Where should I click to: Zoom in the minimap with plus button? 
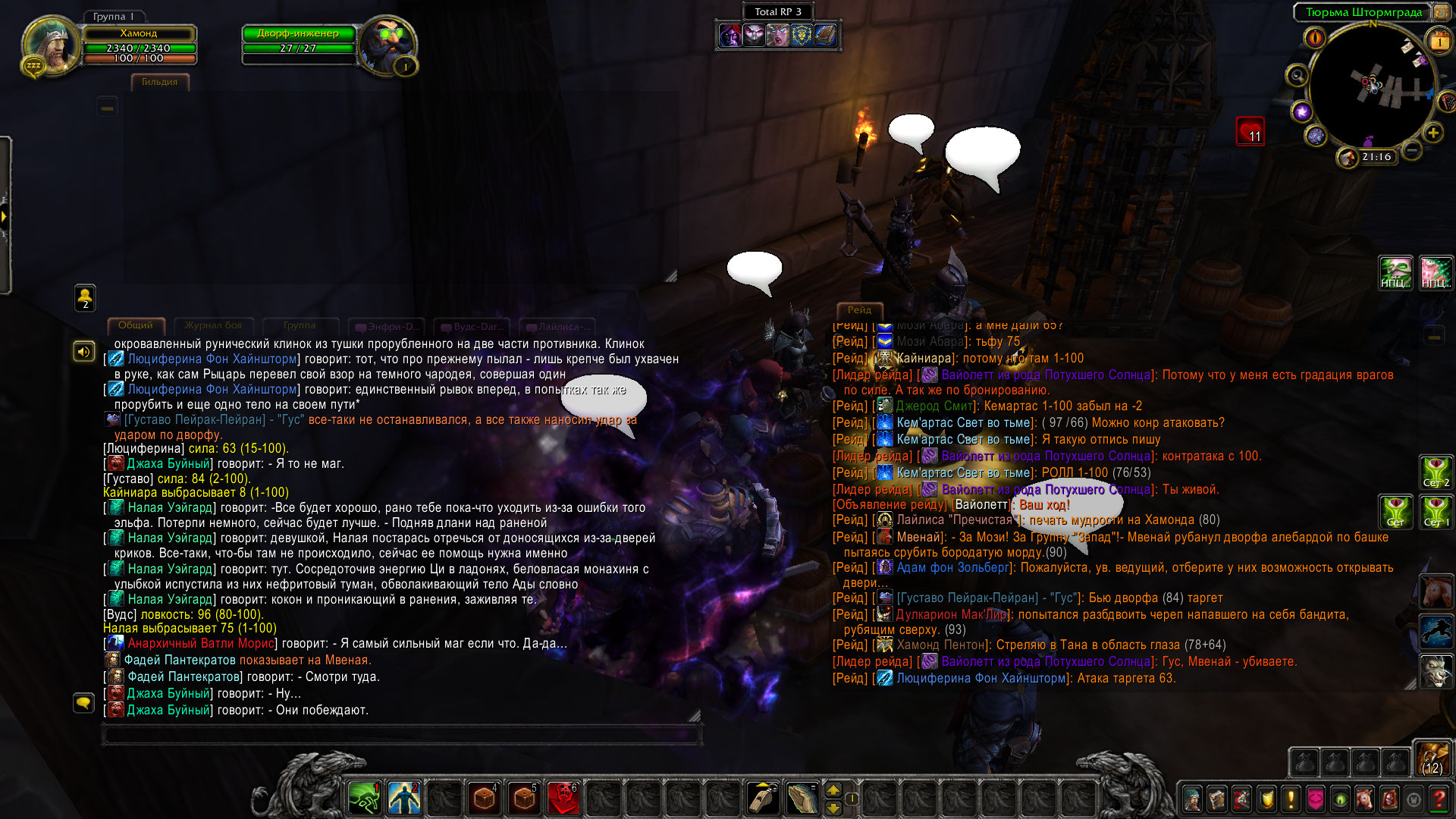point(1432,133)
